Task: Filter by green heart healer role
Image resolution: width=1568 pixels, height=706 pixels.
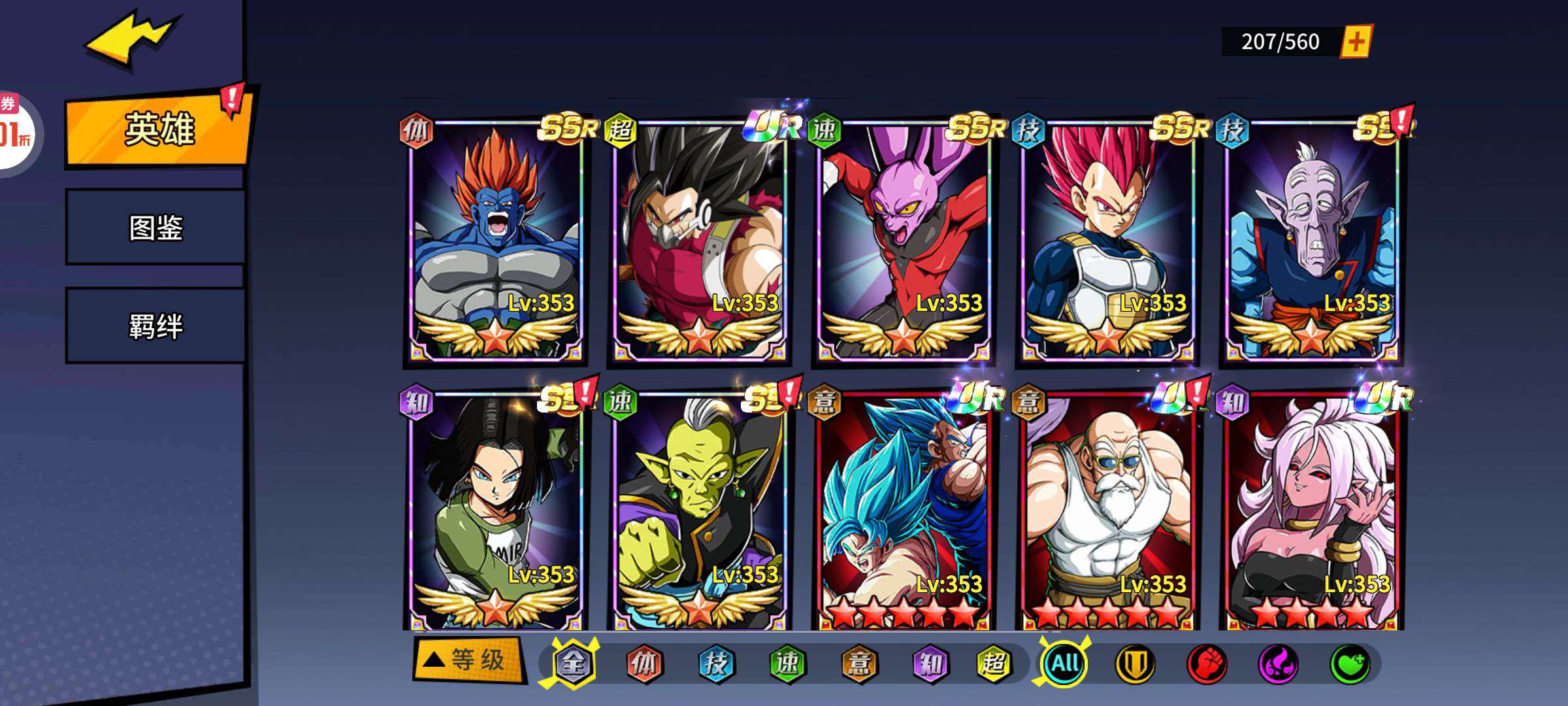Action: [1350, 664]
